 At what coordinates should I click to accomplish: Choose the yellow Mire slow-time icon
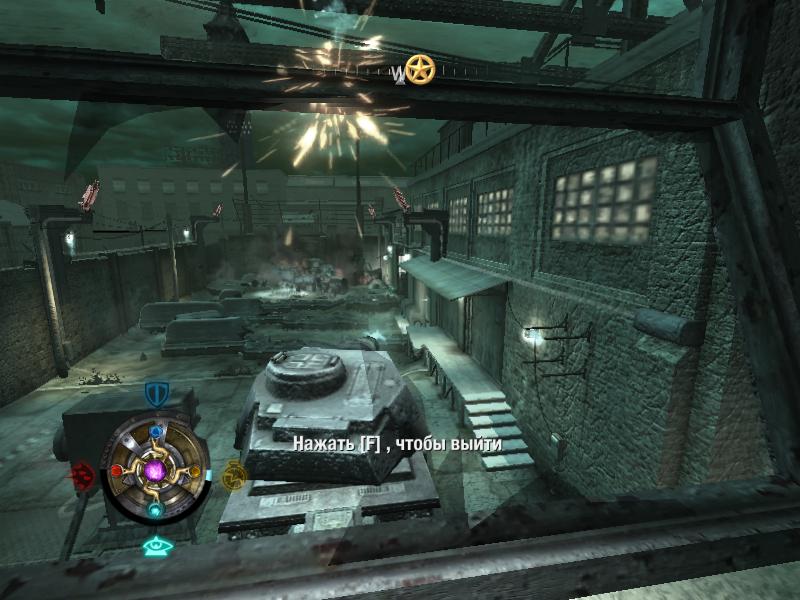pos(234,474)
